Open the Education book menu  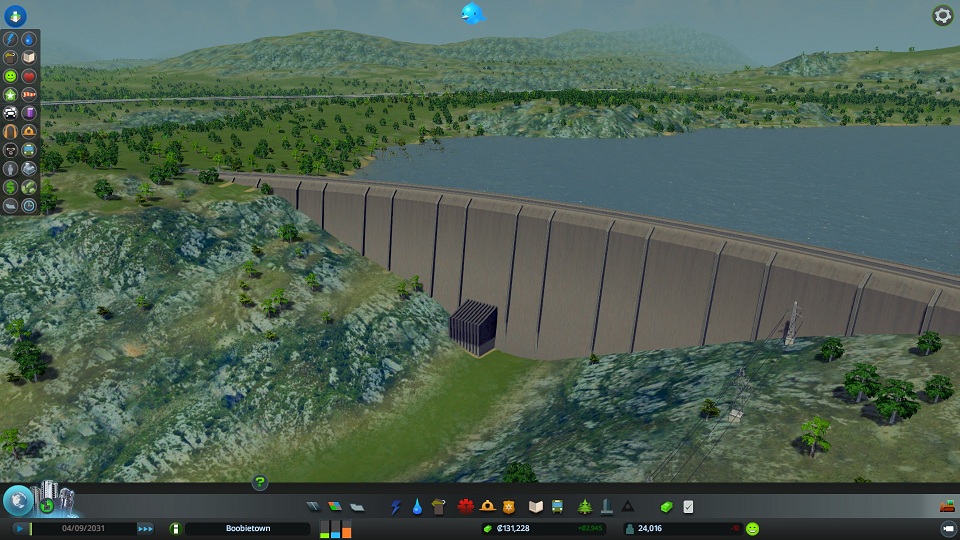click(x=535, y=507)
